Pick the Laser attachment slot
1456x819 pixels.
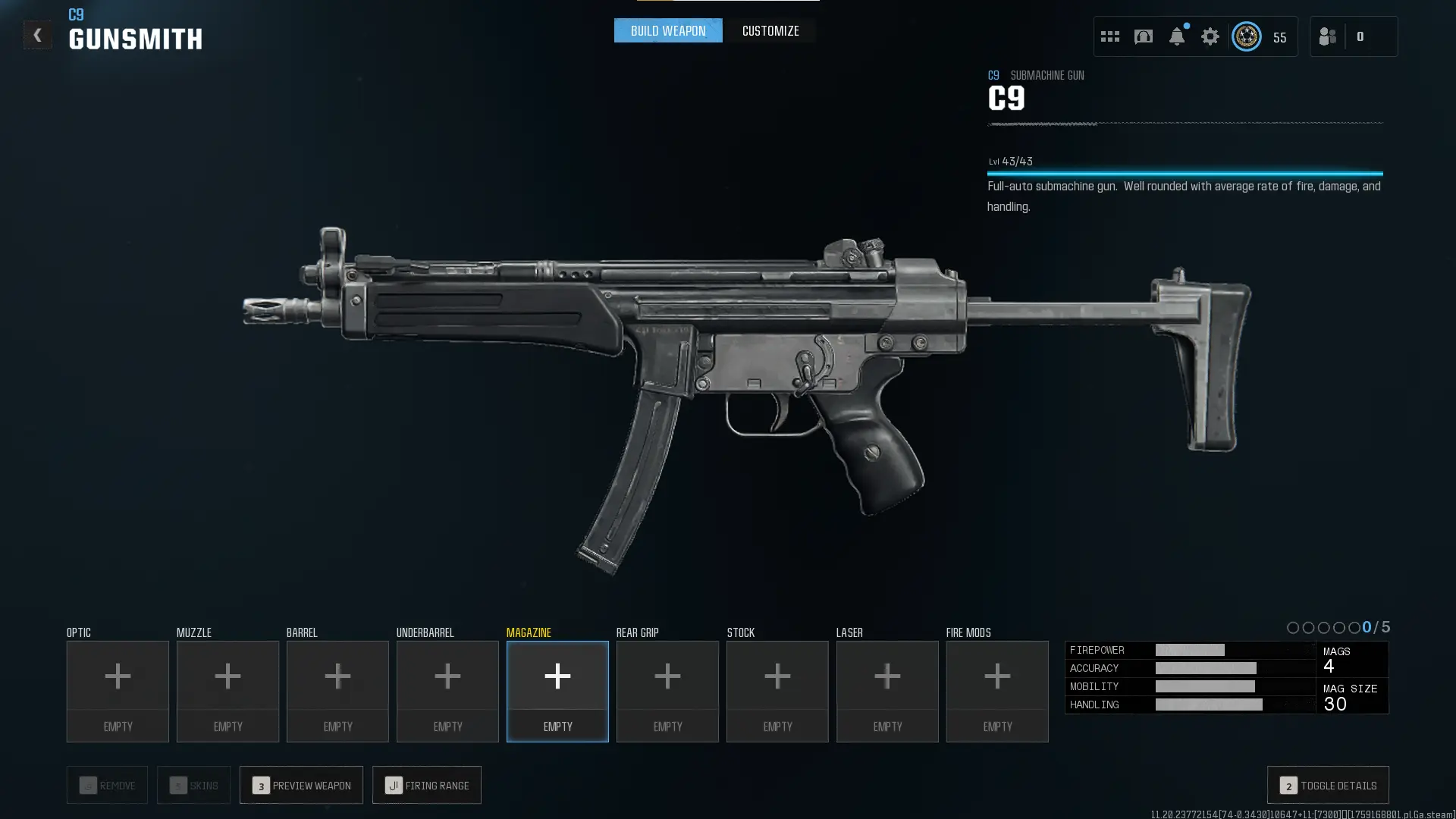887,691
